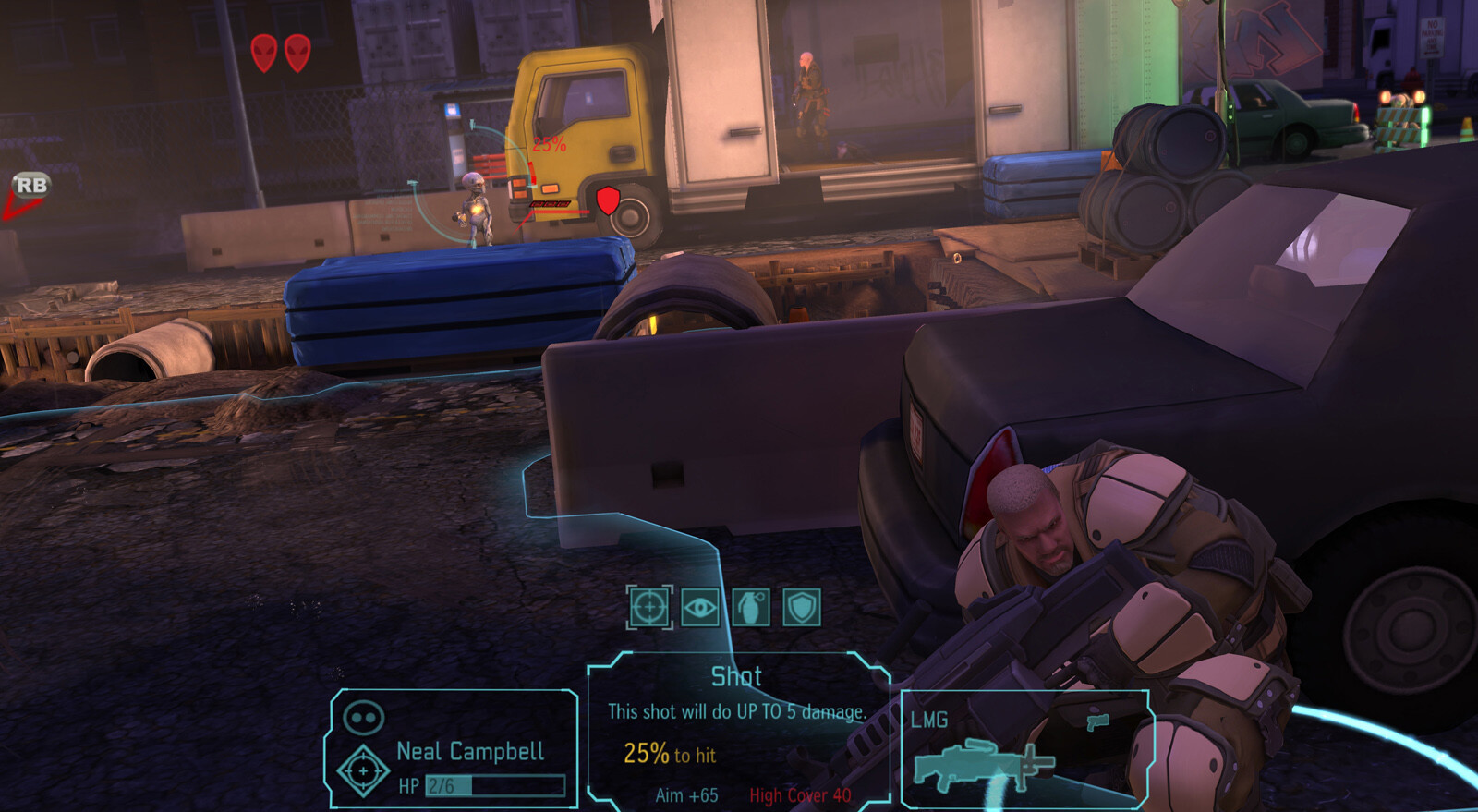This screenshot has width=1478, height=812.
Task: Use the Hunker Down shield ability
Action: click(802, 608)
